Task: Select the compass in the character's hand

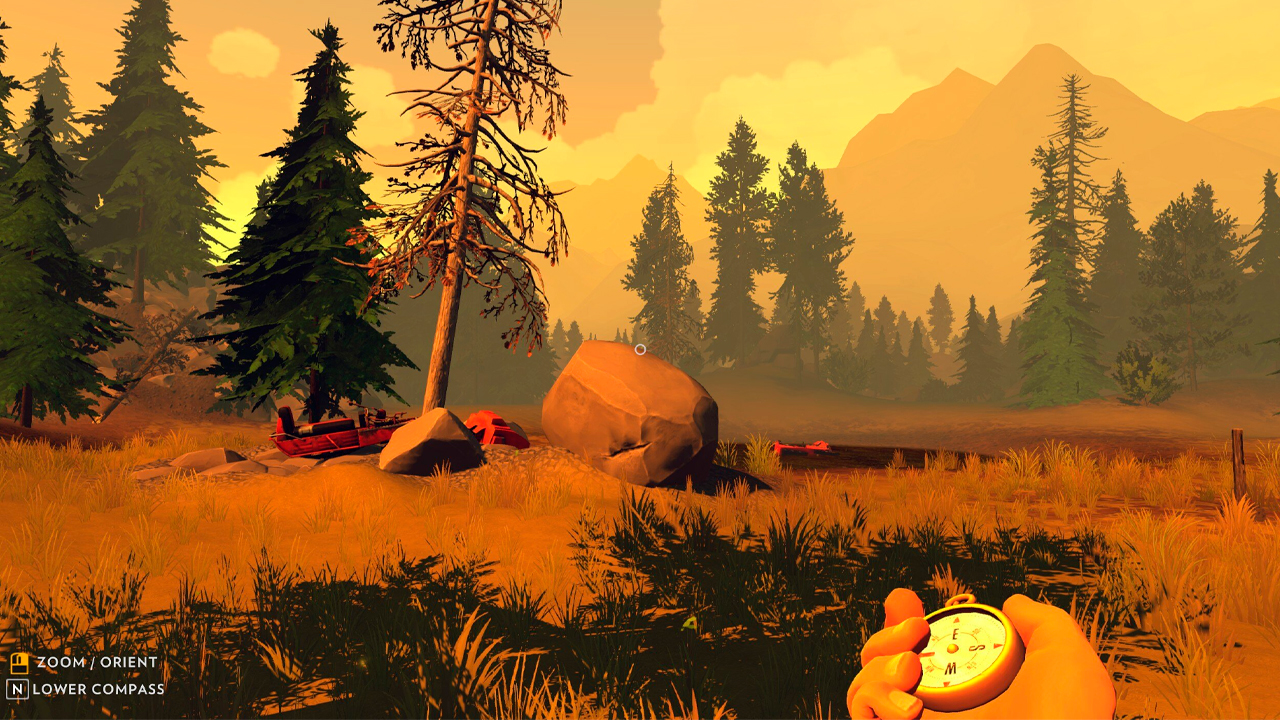Action: 955,650
